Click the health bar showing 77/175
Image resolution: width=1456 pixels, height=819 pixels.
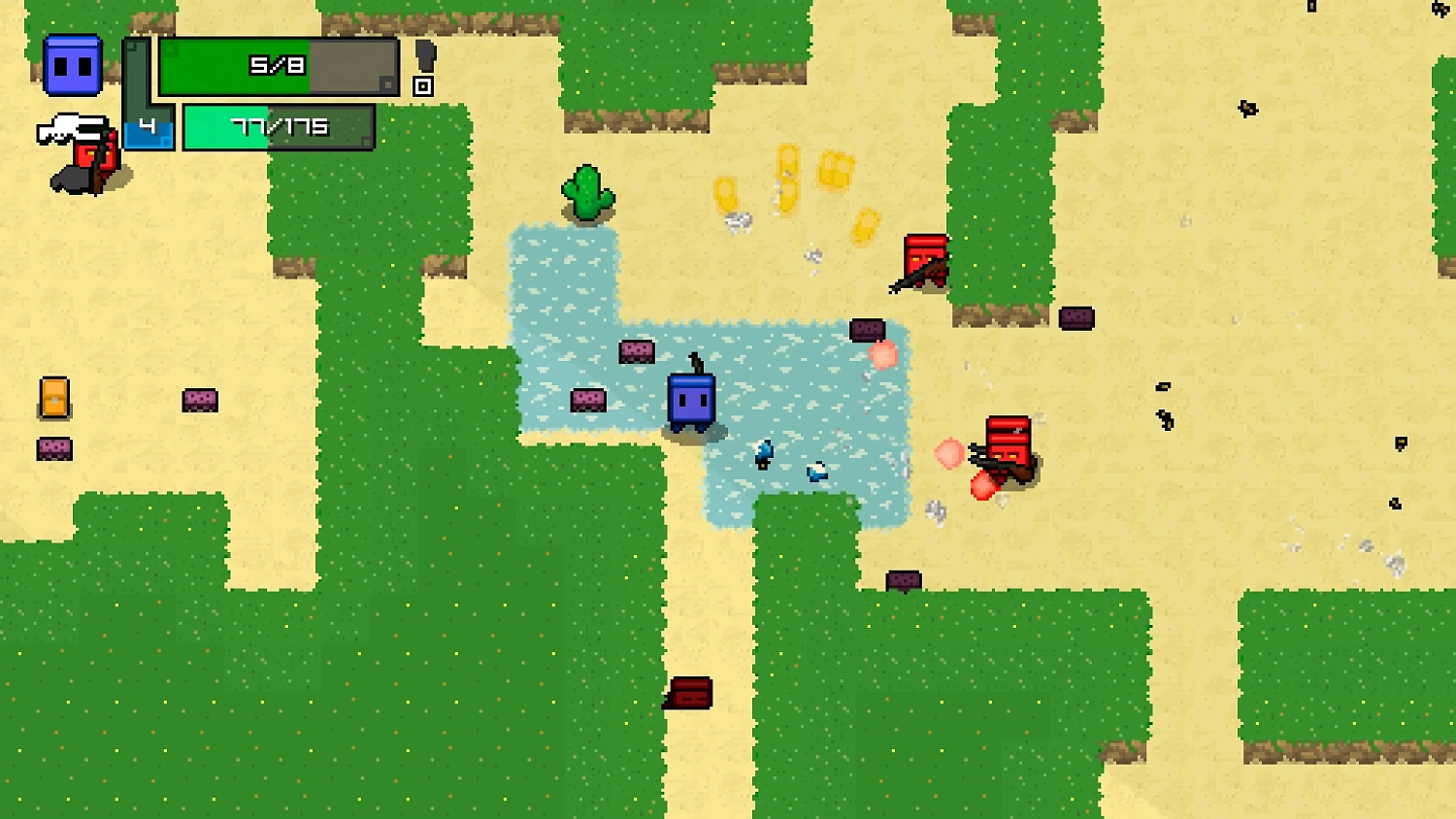click(x=279, y=126)
